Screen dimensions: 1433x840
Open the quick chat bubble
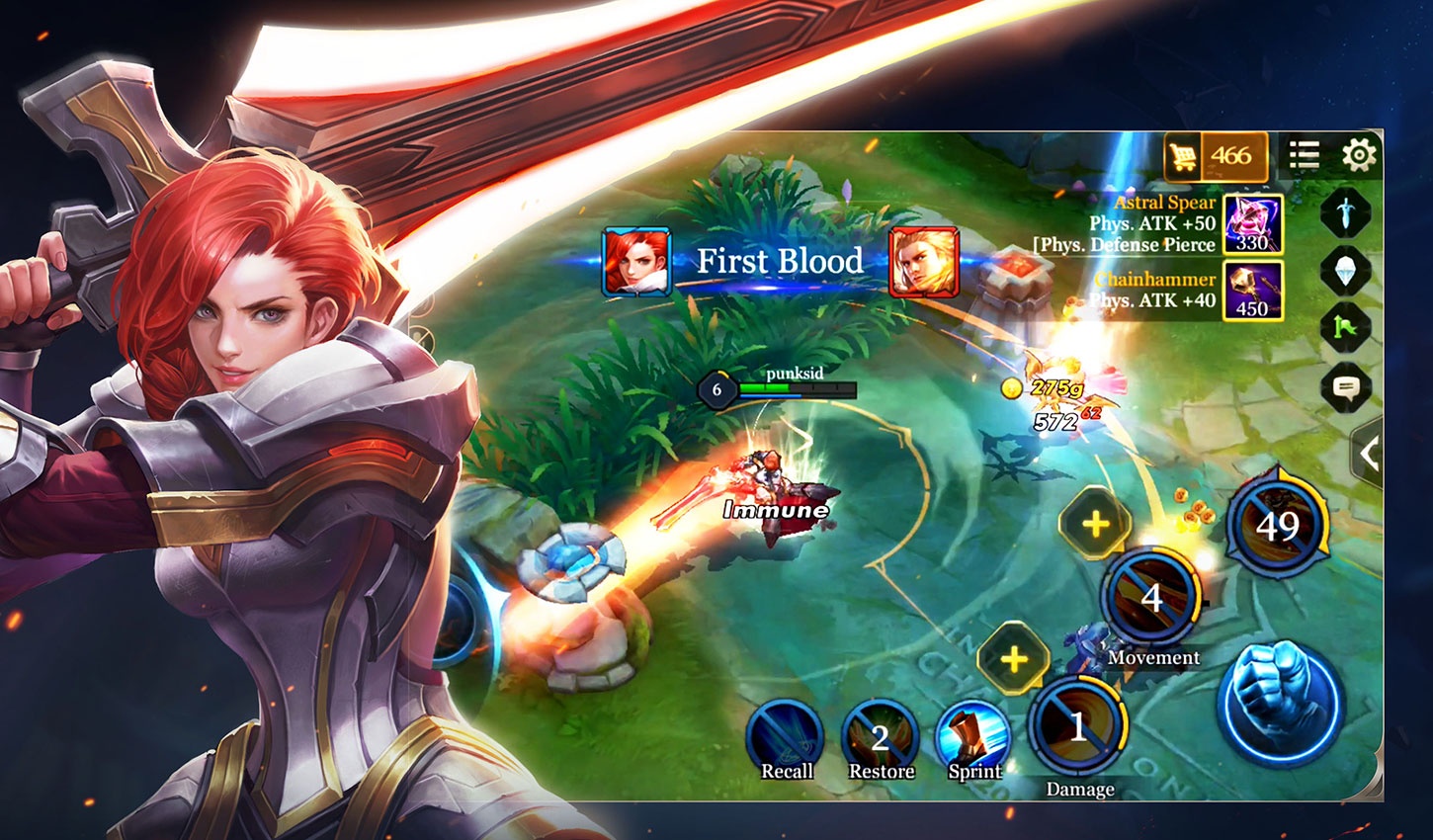click(1346, 386)
